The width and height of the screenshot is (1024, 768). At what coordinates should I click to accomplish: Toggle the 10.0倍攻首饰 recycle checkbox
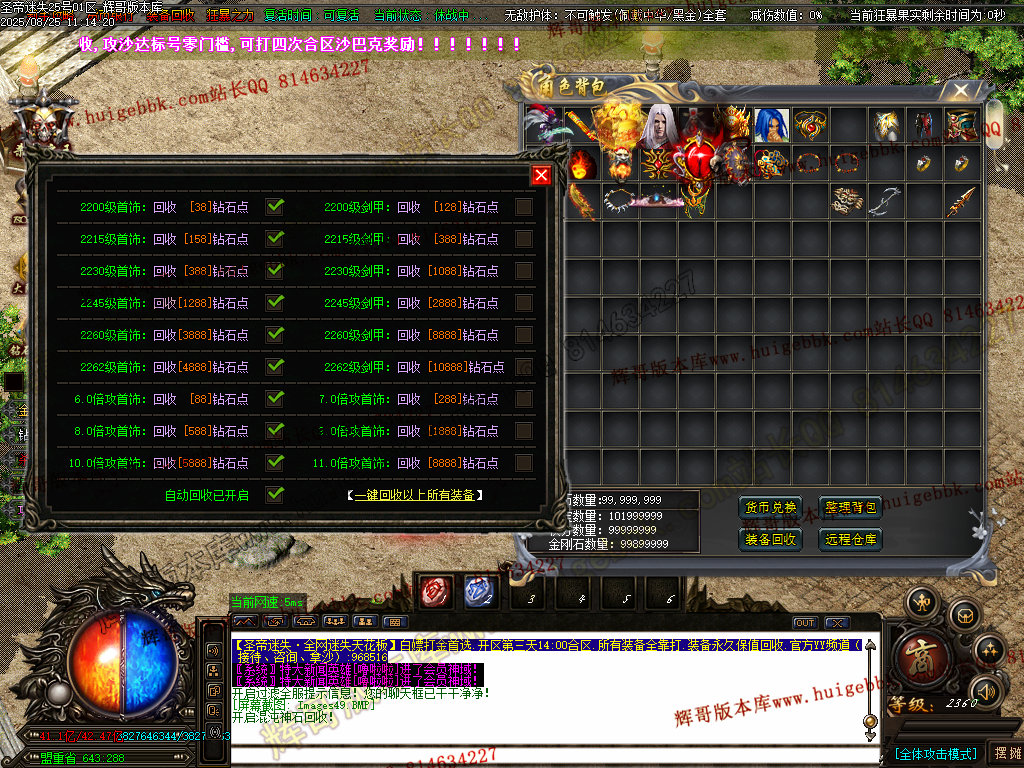pyautogui.click(x=275, y=463)
